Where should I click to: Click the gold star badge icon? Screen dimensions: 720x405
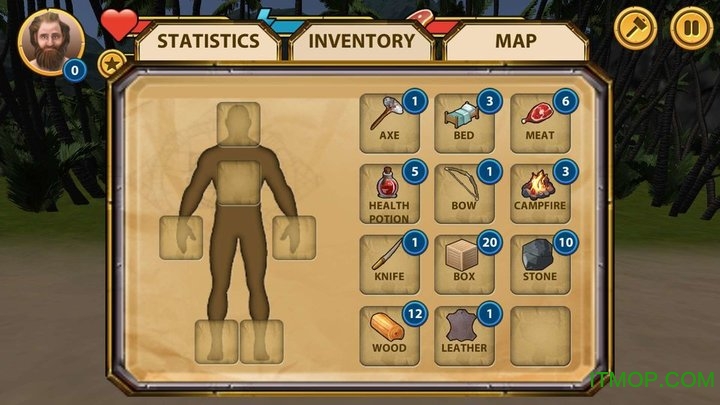pos(111,65)
